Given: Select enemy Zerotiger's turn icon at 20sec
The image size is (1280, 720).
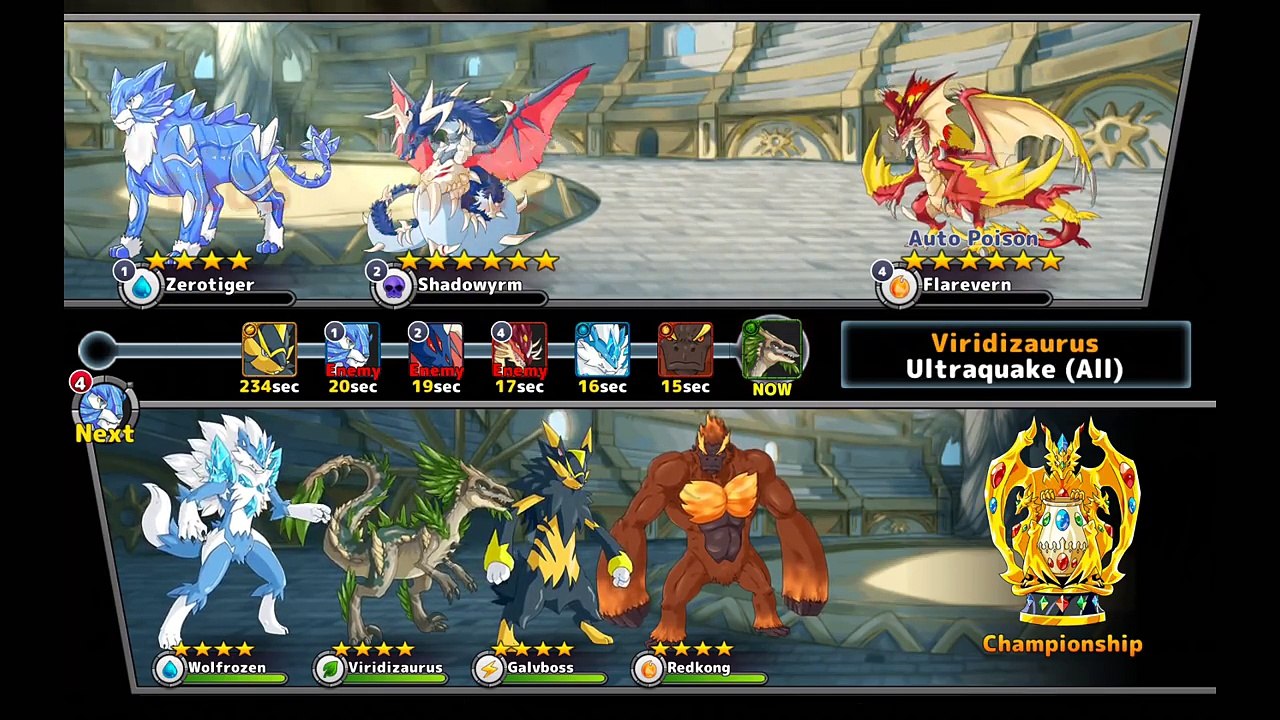Looking at the screenshot, I should (352, 350).
